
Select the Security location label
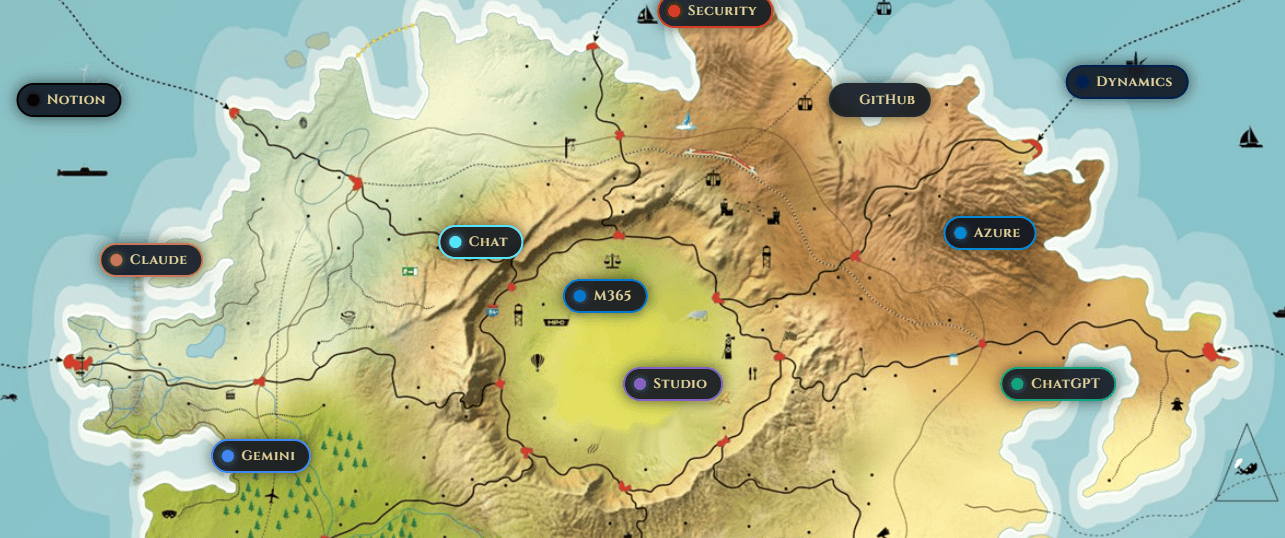[x=714, y=11]
